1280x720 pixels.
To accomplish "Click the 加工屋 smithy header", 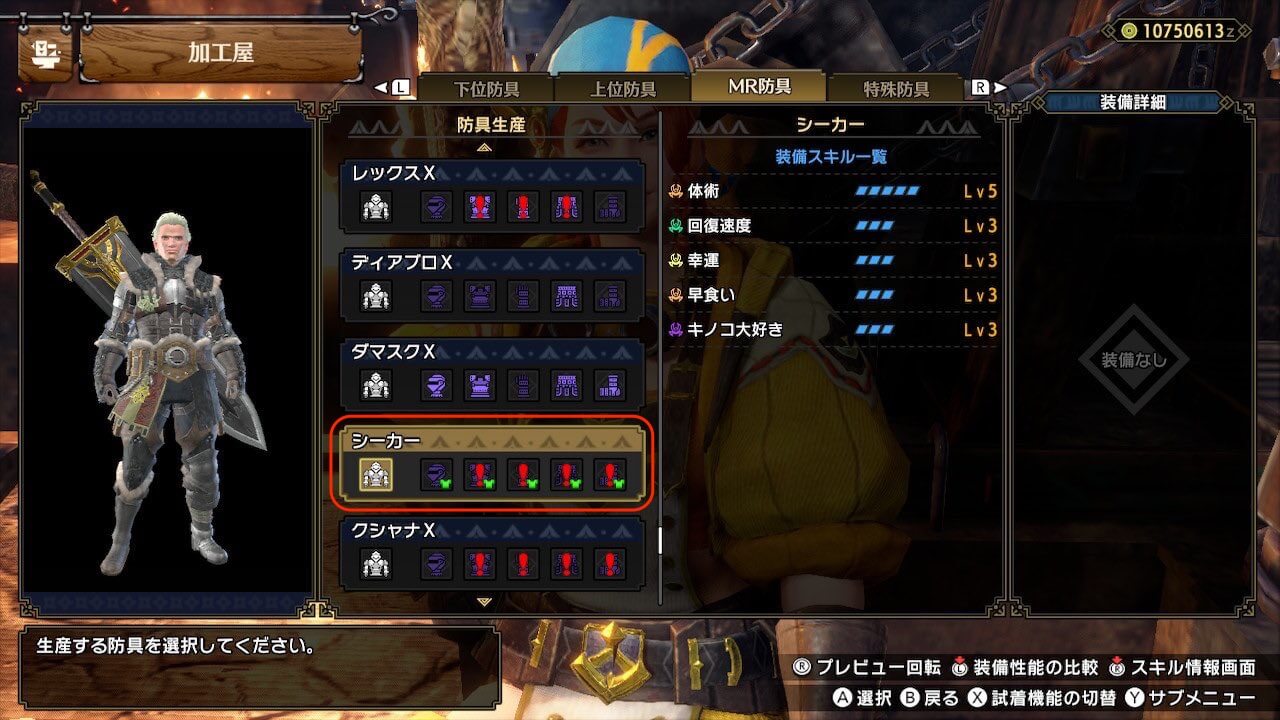I will (219, 53).
